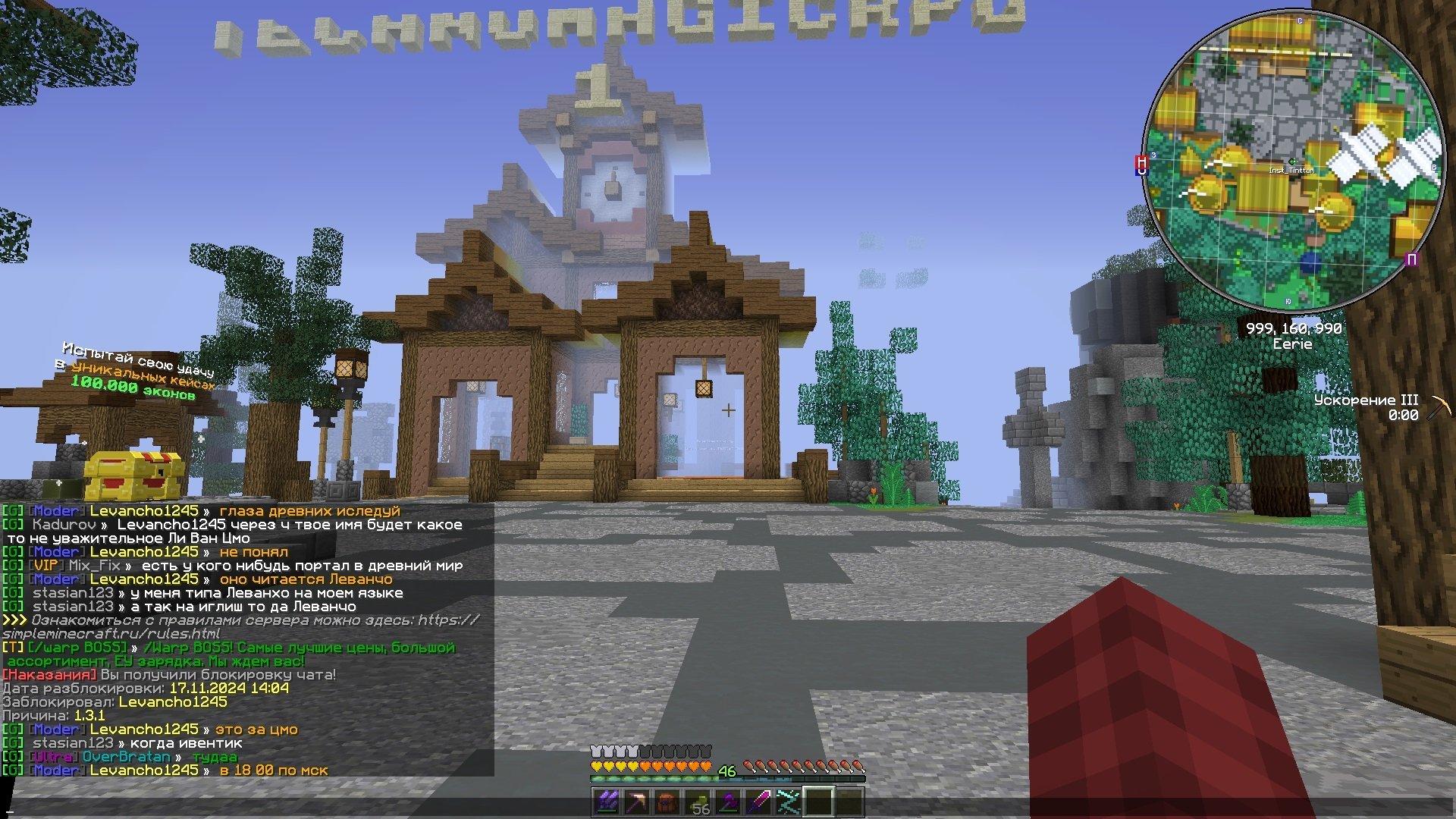The image size is (1456, 819).
Task: Click the purple П waypoint on minimap edge
Action: (x=1411, y=260)
